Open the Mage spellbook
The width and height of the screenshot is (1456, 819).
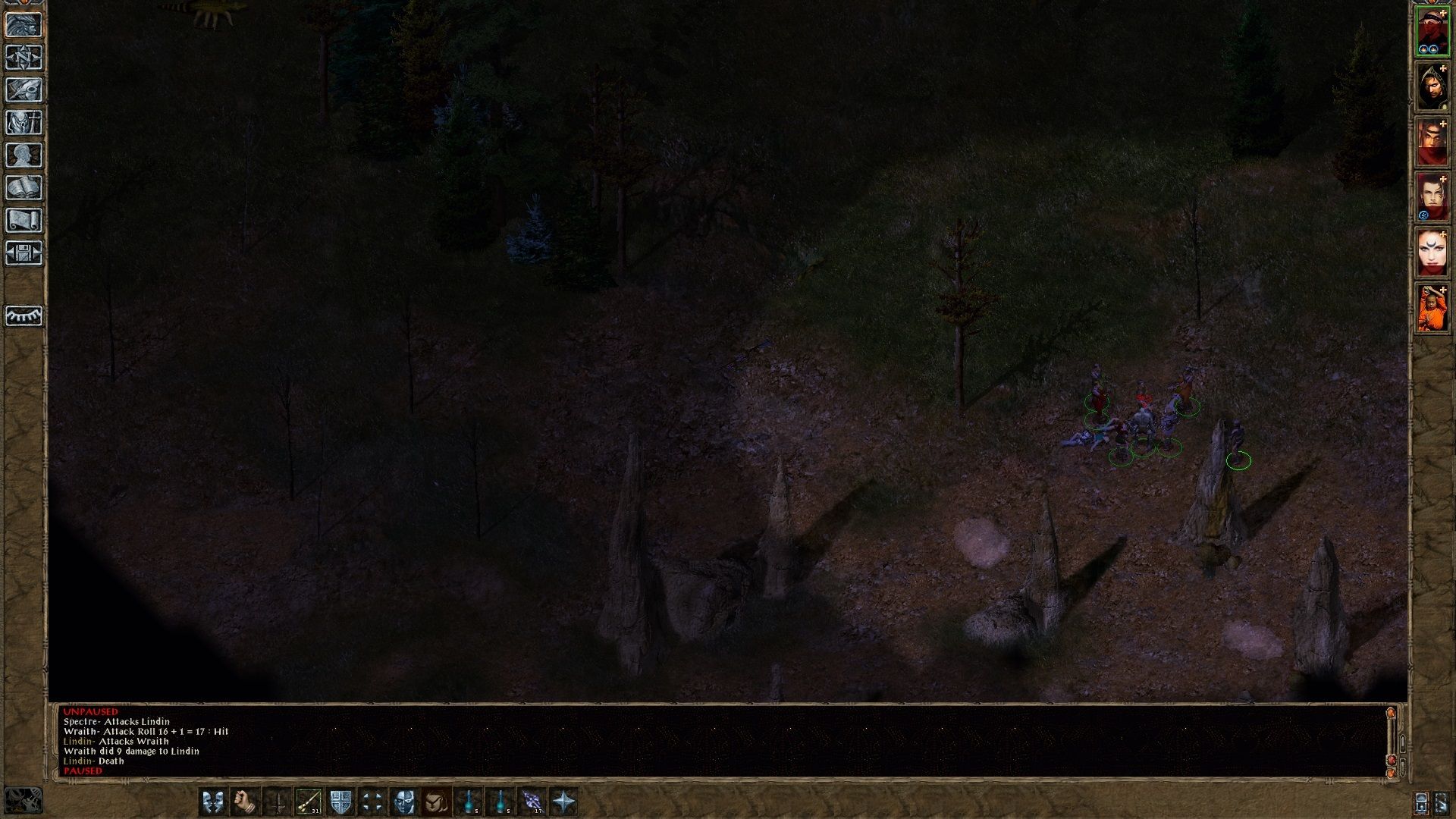(25, 188)
